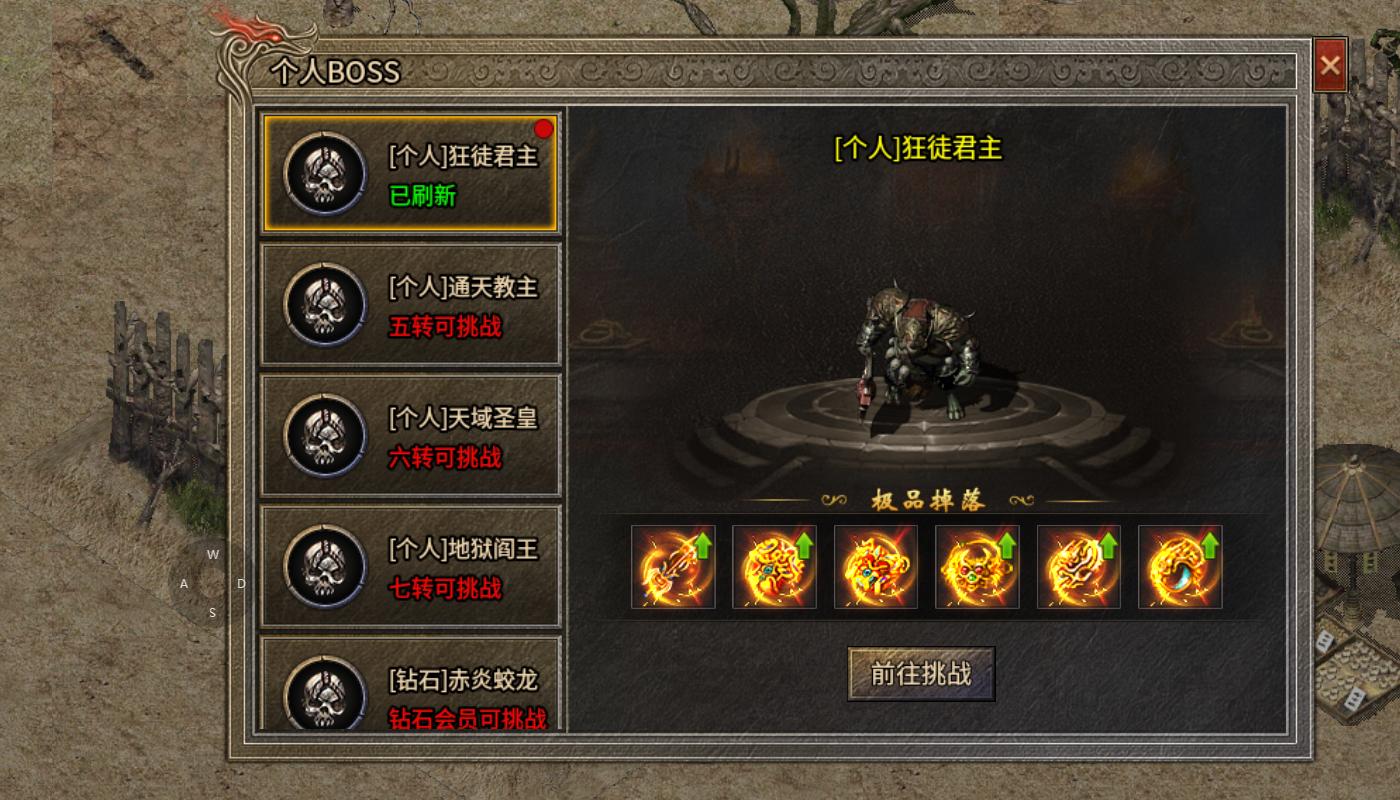The width and height of the screenshot is (1400, 800).
Task: Click the 前往挑战 challenge button
Action: [x=920, y=673]
